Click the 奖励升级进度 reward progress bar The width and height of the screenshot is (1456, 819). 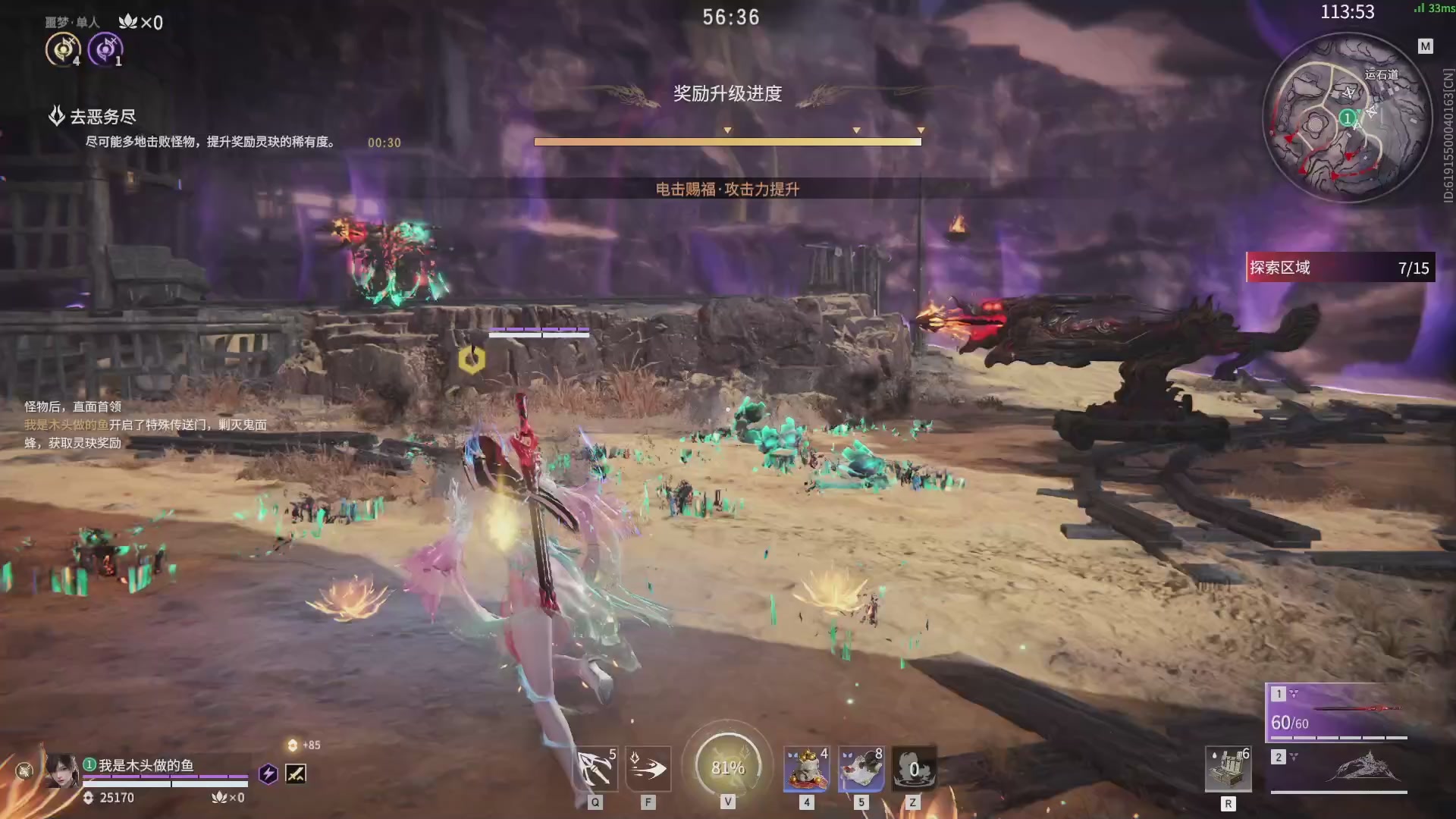pos(727,141)
